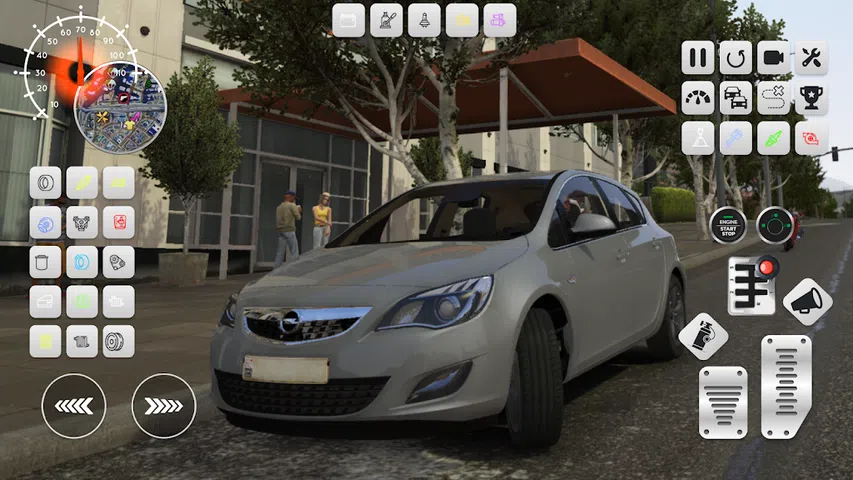The image size is (853, 480).
Task: Apply the short brake pedal
Action: [x=722, y=402]
